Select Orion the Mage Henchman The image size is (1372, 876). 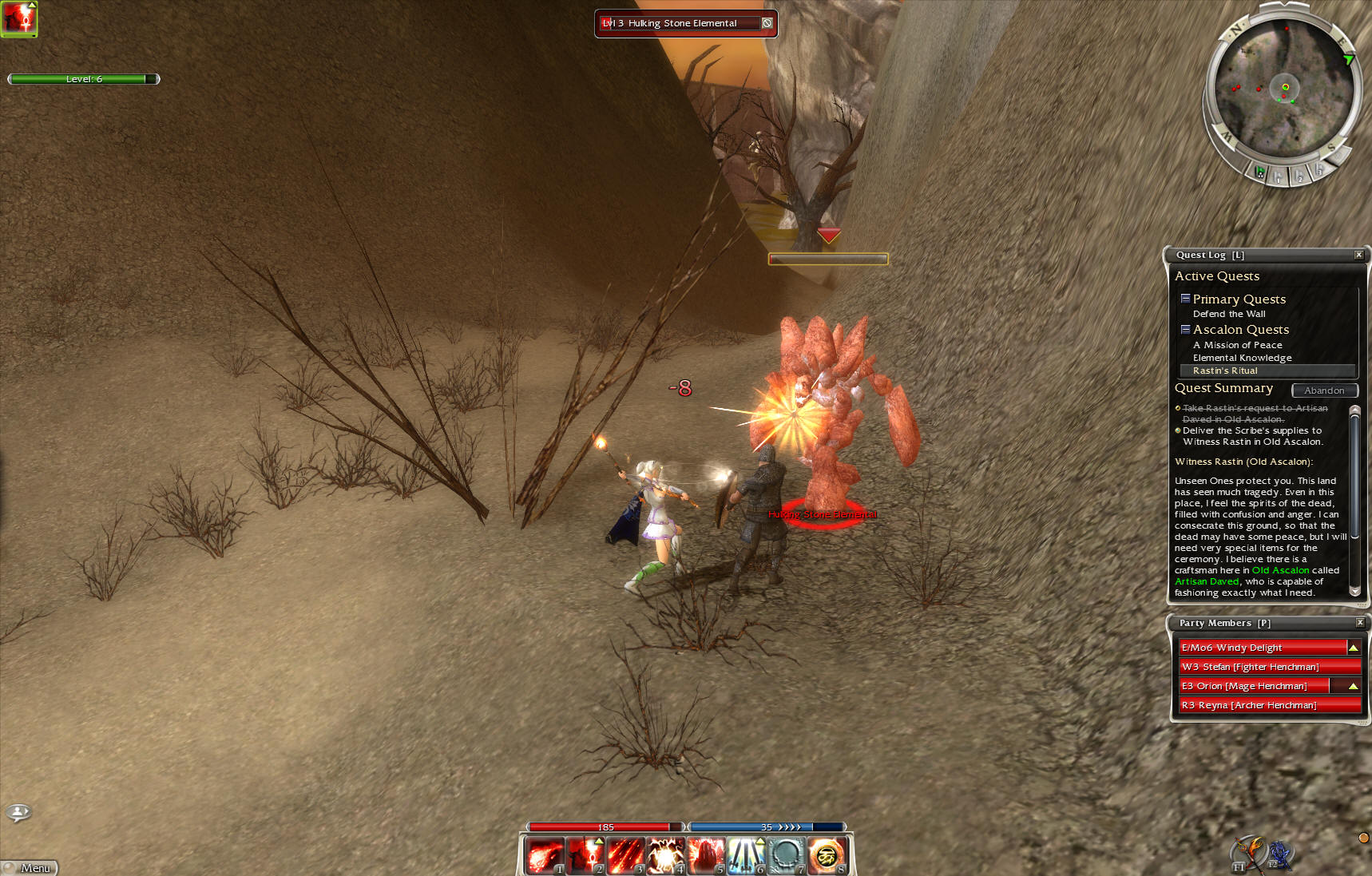(x=1254, y=686)
